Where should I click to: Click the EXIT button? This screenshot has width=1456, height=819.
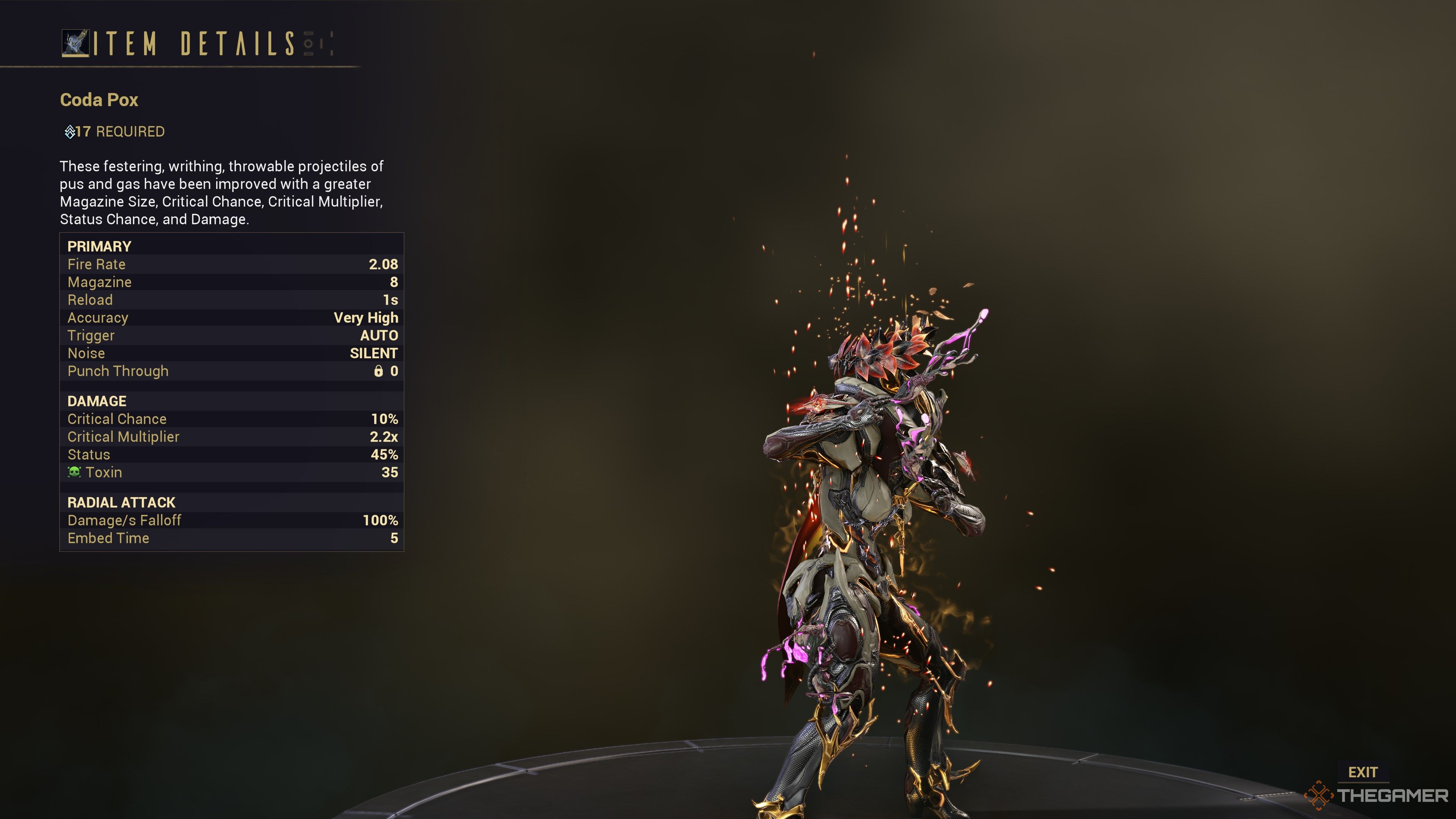(1362, 772)
